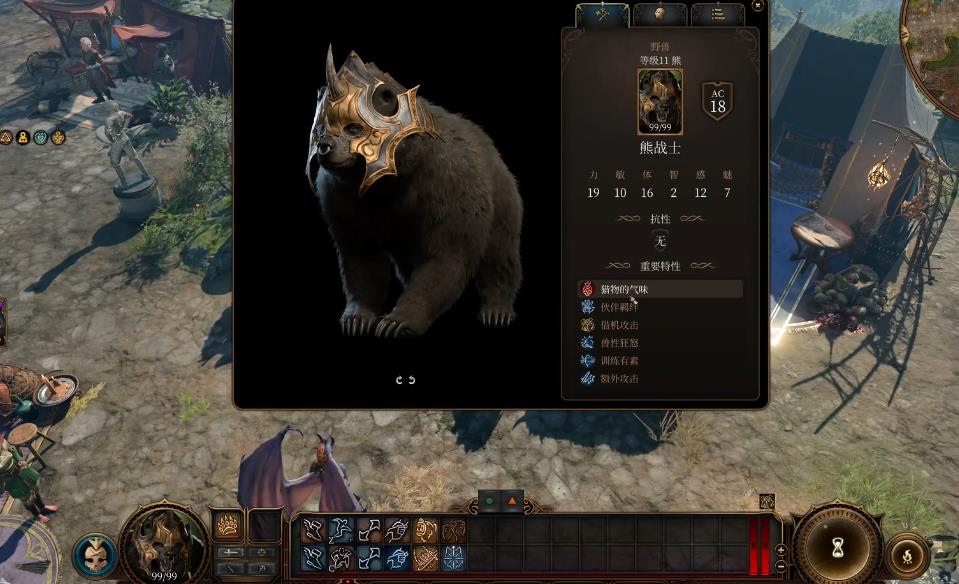Viewport: 959px width, 584px height.
Task: Switch to the first examine tab
Action: tap(602, 14)
